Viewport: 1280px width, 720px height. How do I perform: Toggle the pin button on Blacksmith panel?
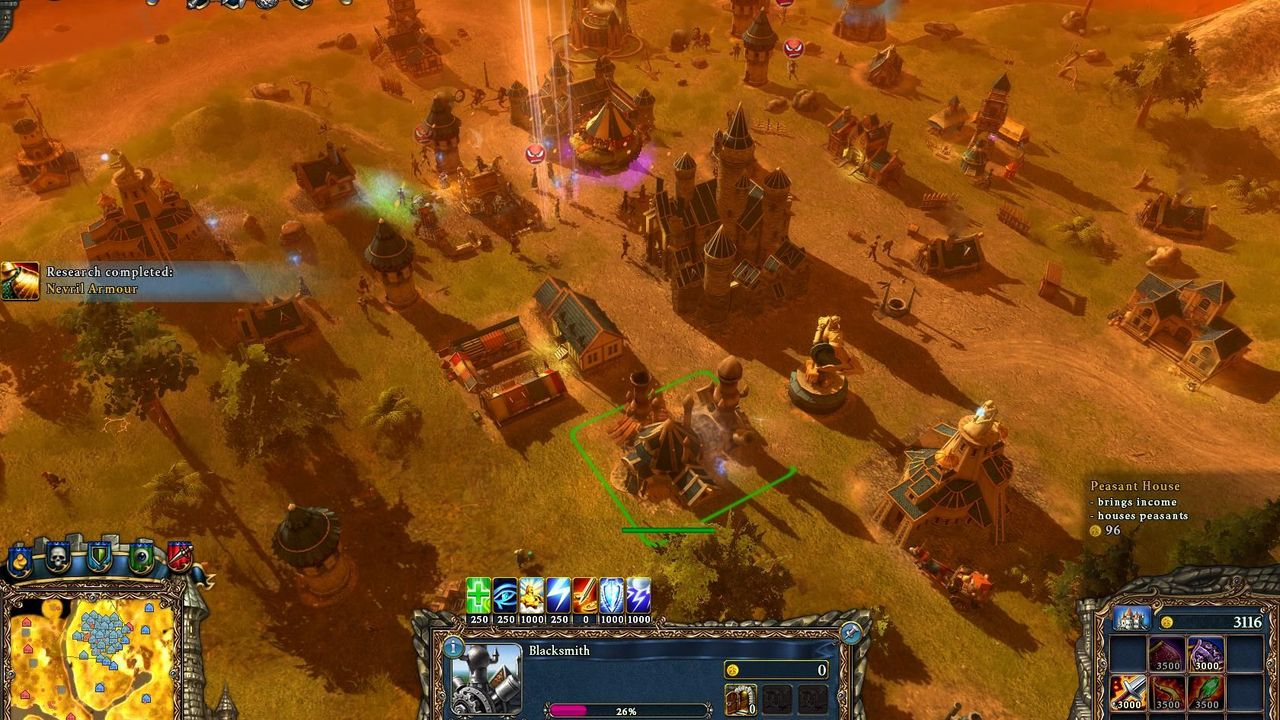click(851, 632)
